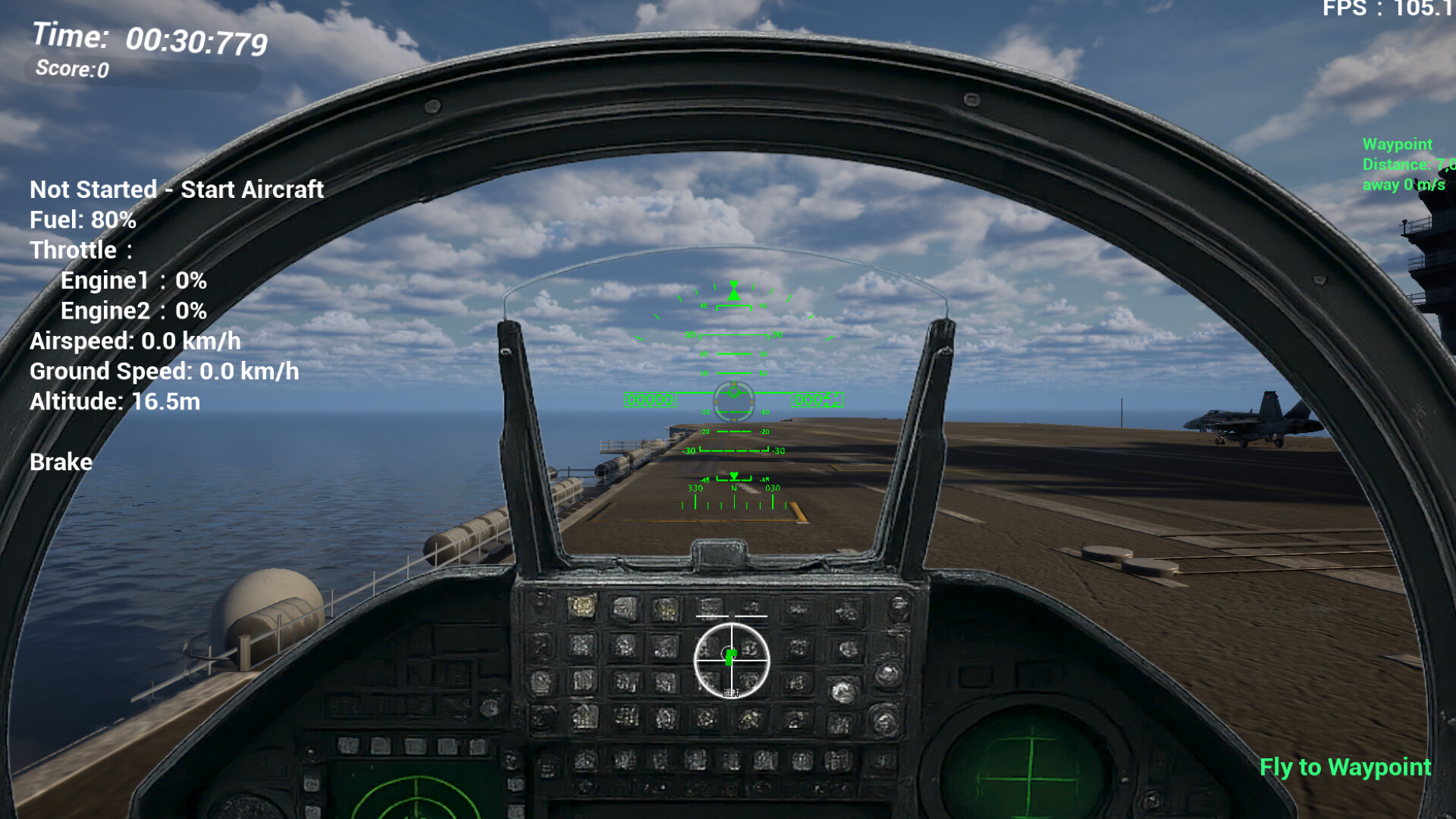1456x819 pixels.
Task: Collapse the Score display under the timer
Action: (x=72, y=71)
